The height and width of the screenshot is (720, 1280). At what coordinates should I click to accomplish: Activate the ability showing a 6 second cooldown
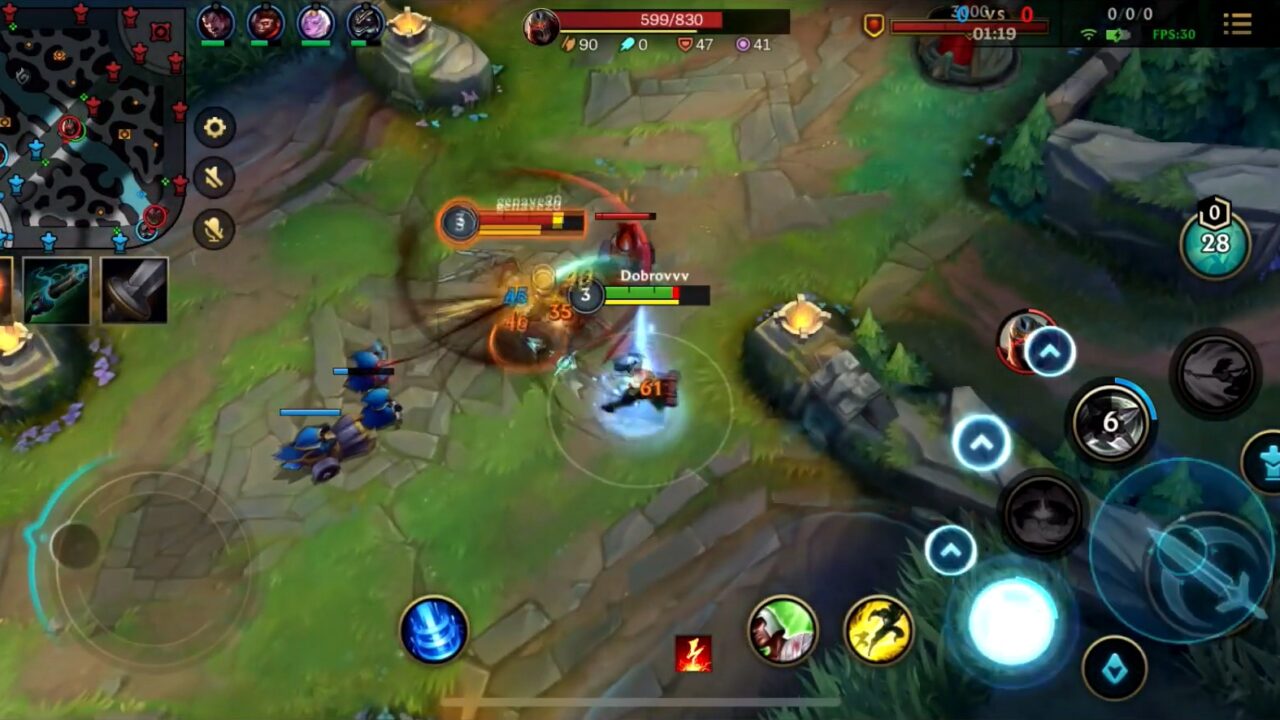coord(1111,420)
